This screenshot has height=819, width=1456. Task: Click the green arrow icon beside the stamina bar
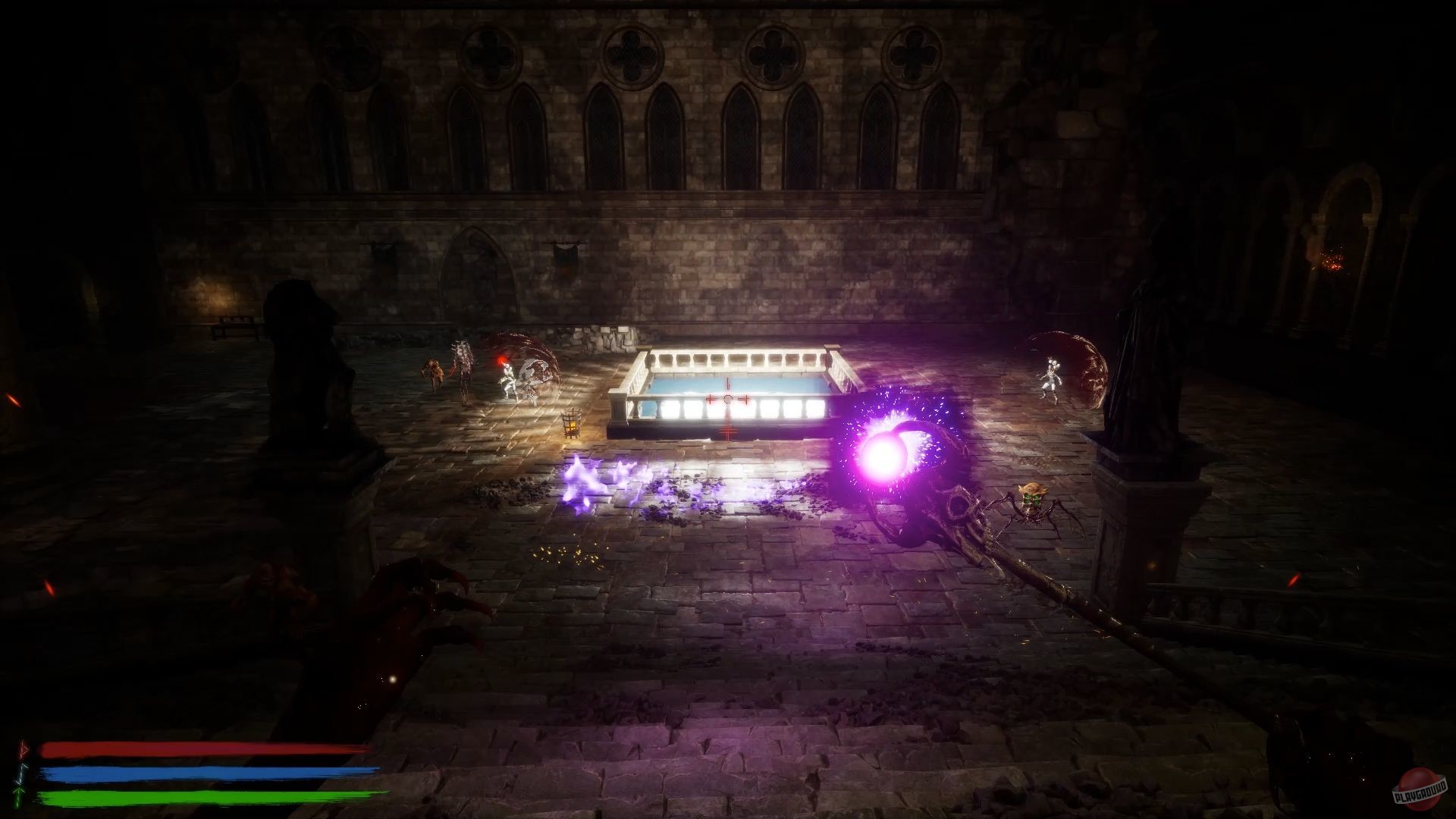(18, 794)
